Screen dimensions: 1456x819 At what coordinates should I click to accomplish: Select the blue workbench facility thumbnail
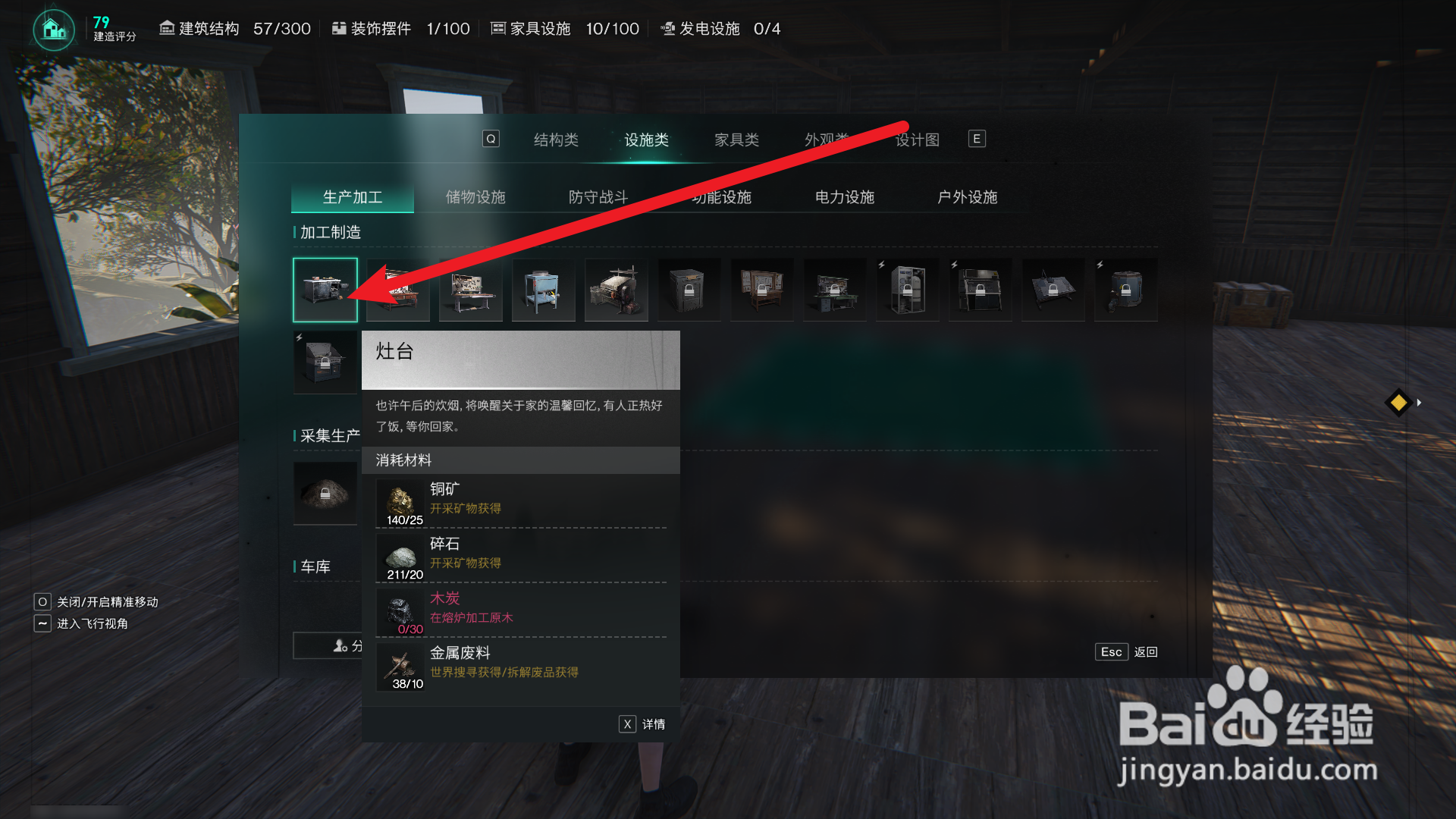[x=543, y=290]
